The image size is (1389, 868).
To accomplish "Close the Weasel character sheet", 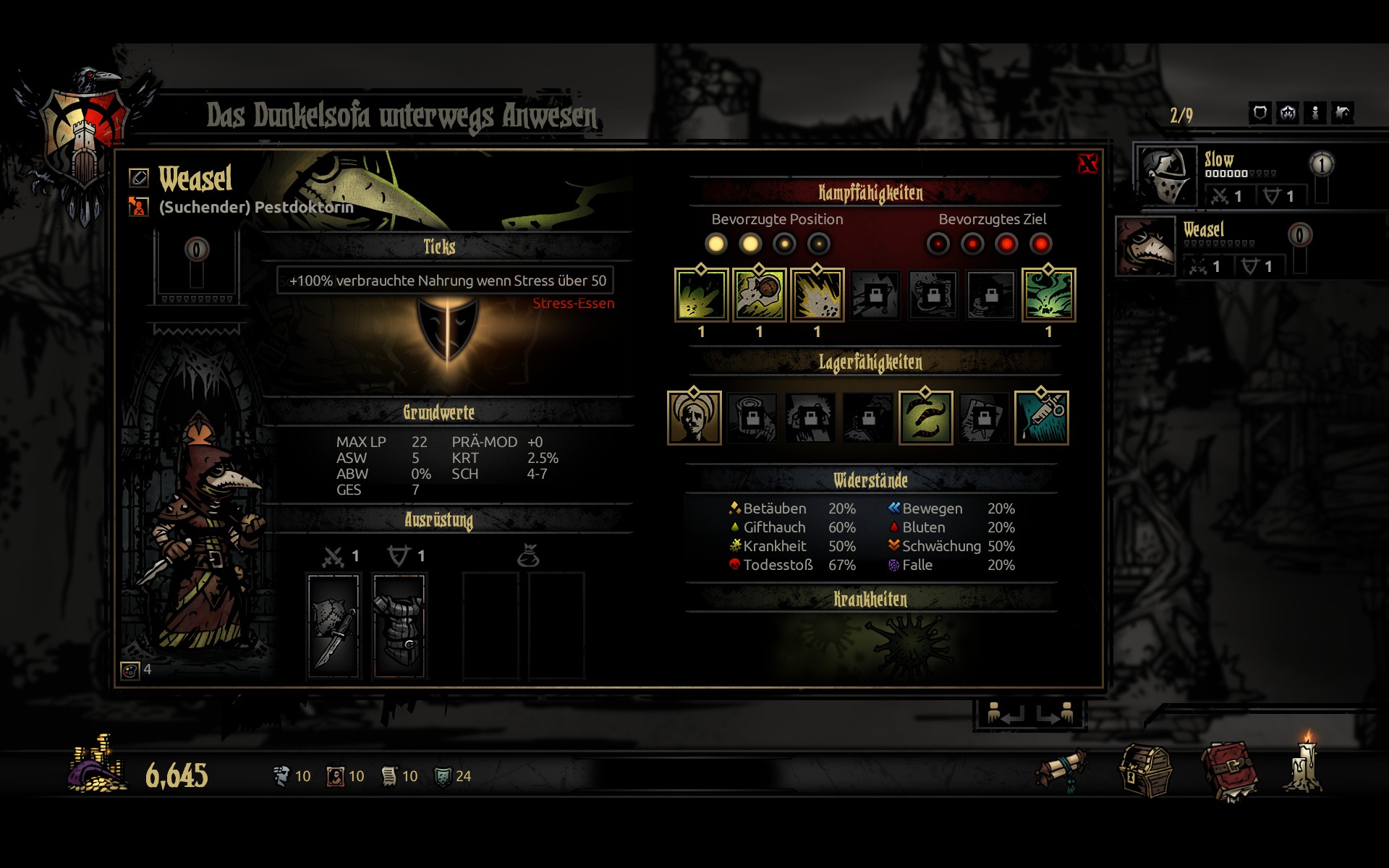I will click(x=1087, y=163).
